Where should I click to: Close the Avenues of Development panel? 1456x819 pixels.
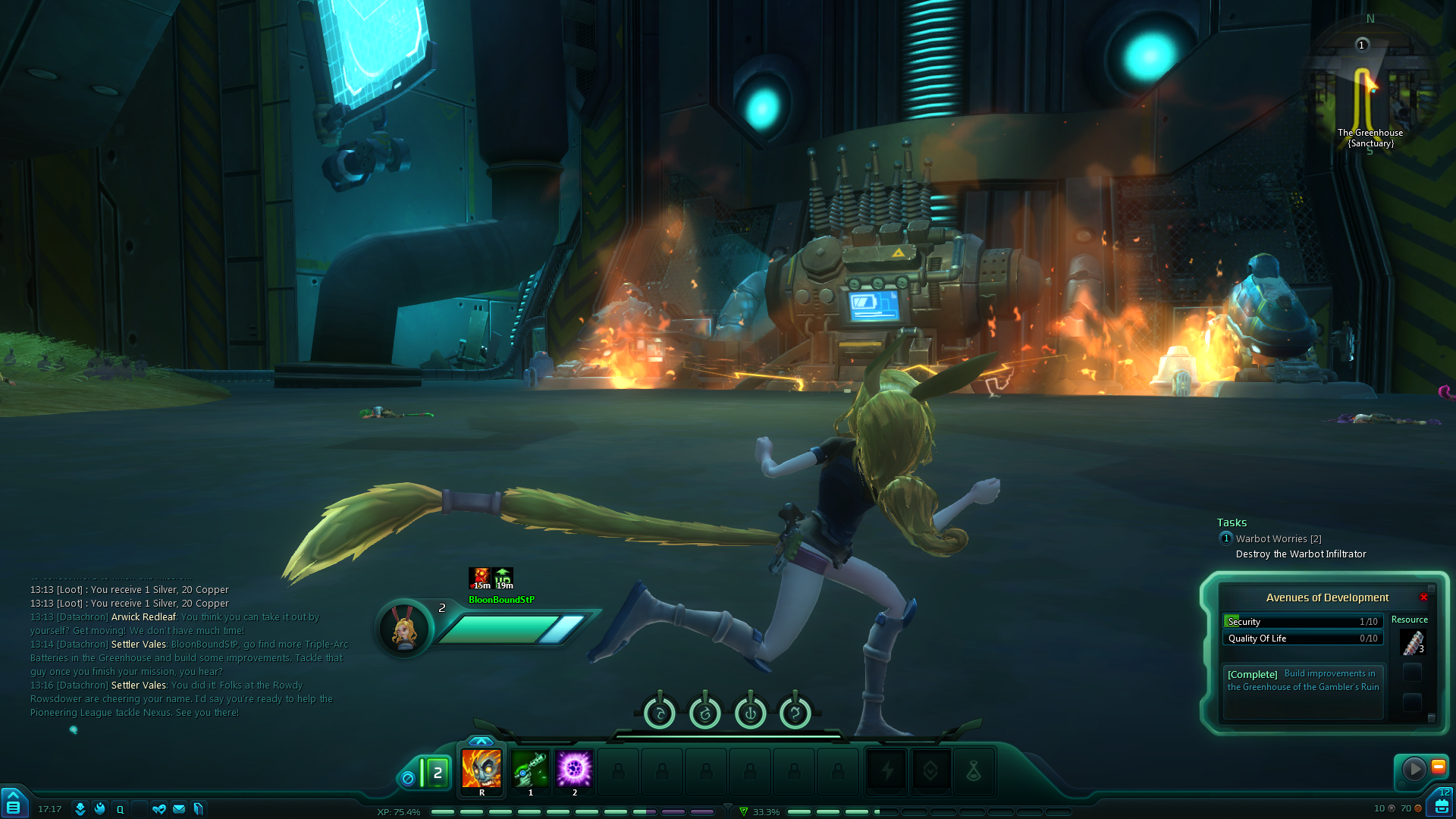pos(1423,598)
